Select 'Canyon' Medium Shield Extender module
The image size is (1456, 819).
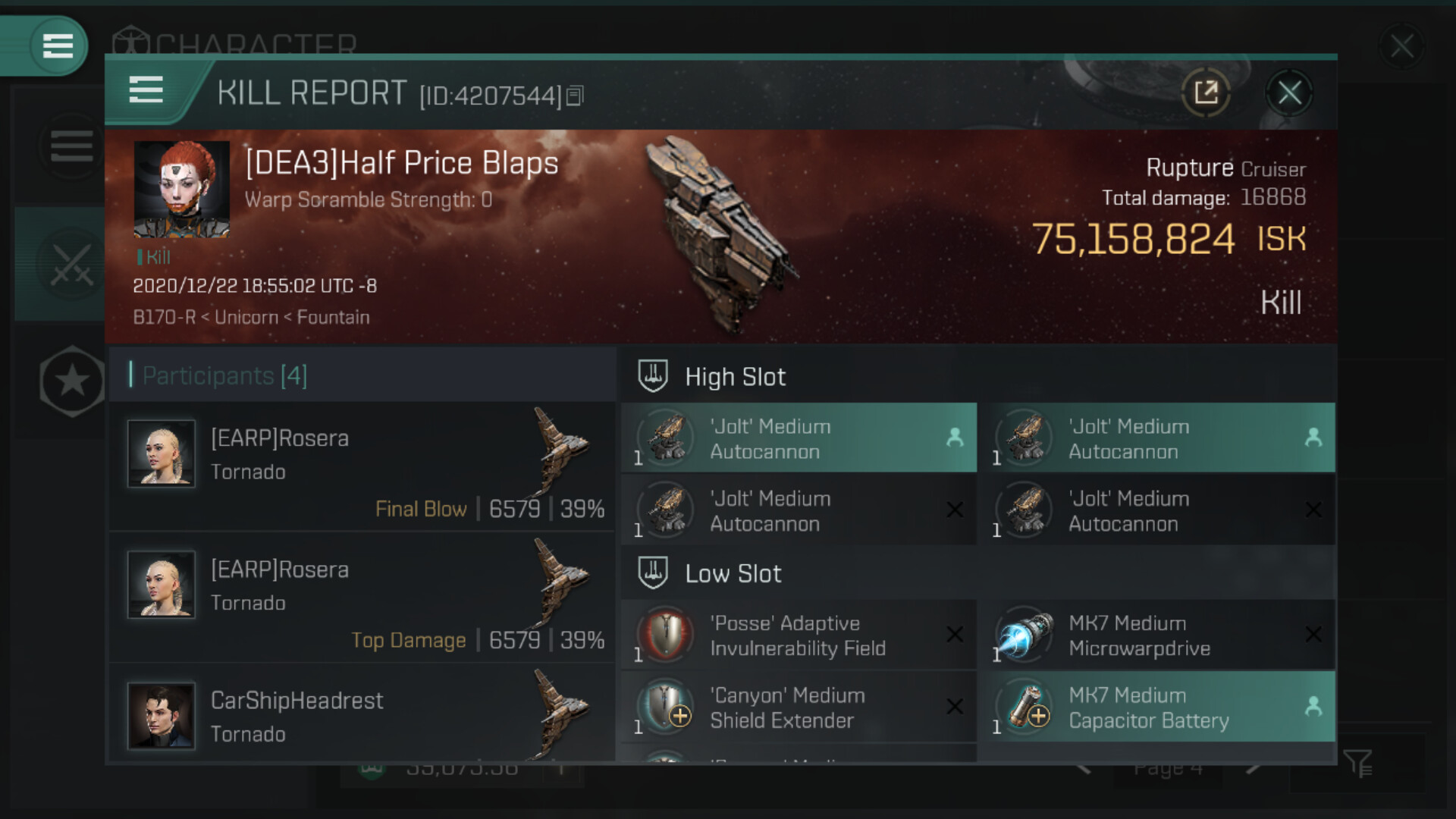(x=799, y=707)
